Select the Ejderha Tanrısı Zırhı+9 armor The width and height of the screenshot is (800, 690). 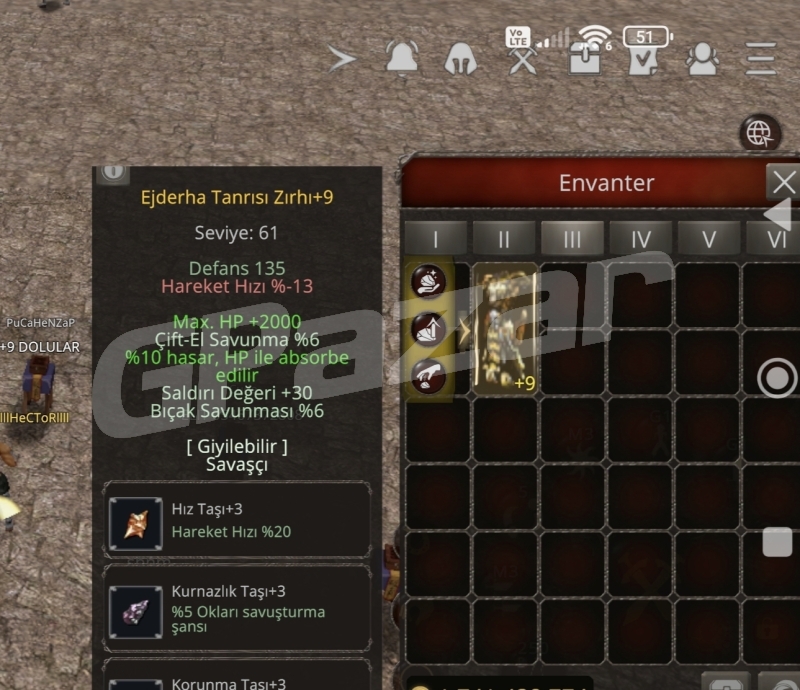click(505, 329)
